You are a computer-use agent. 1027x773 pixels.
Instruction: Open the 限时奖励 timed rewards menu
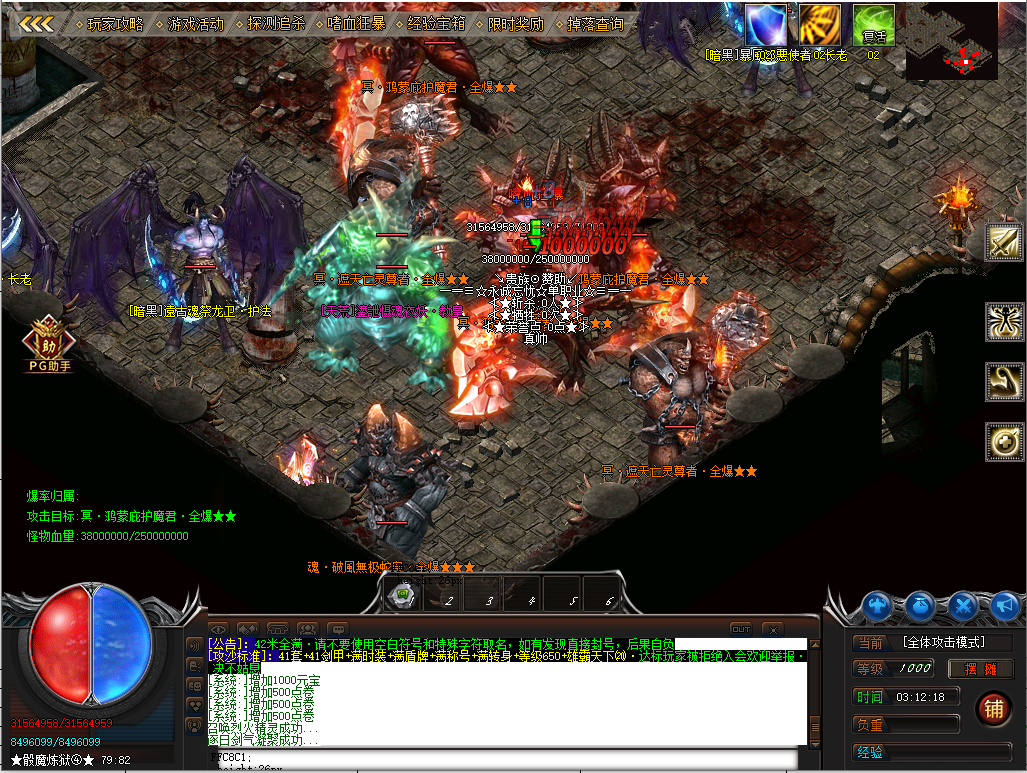click(516, 23)
